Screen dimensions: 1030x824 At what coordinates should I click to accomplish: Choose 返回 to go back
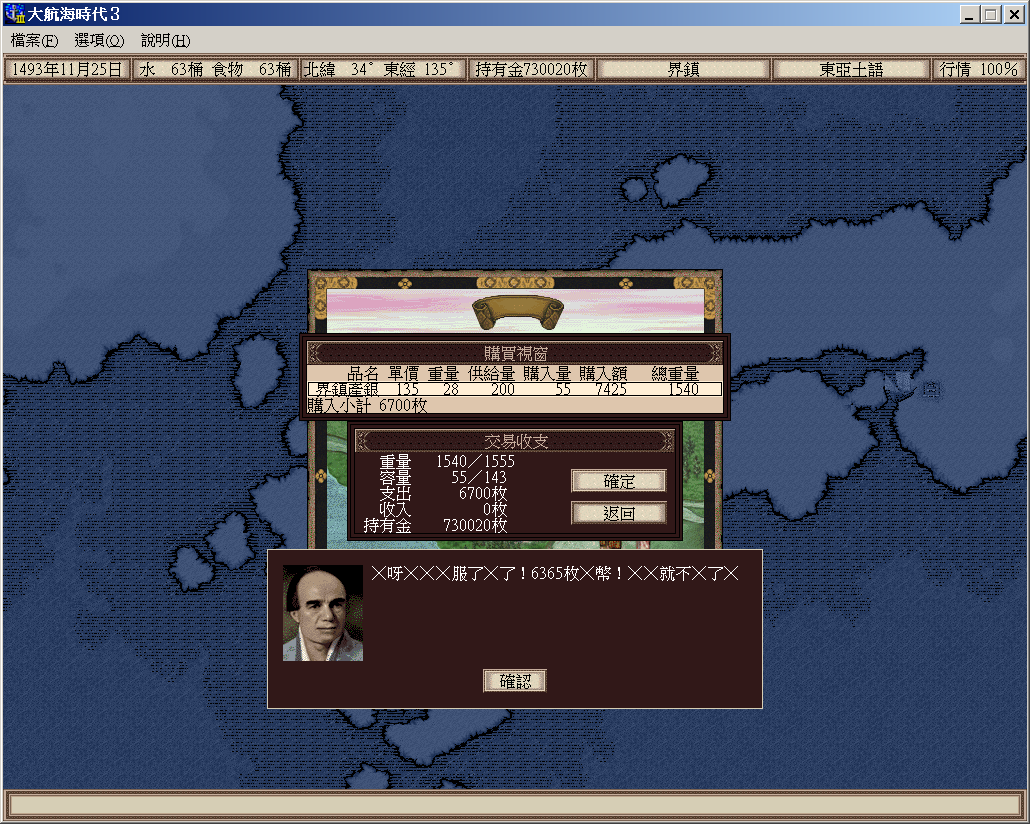click(x=618, y=513)
